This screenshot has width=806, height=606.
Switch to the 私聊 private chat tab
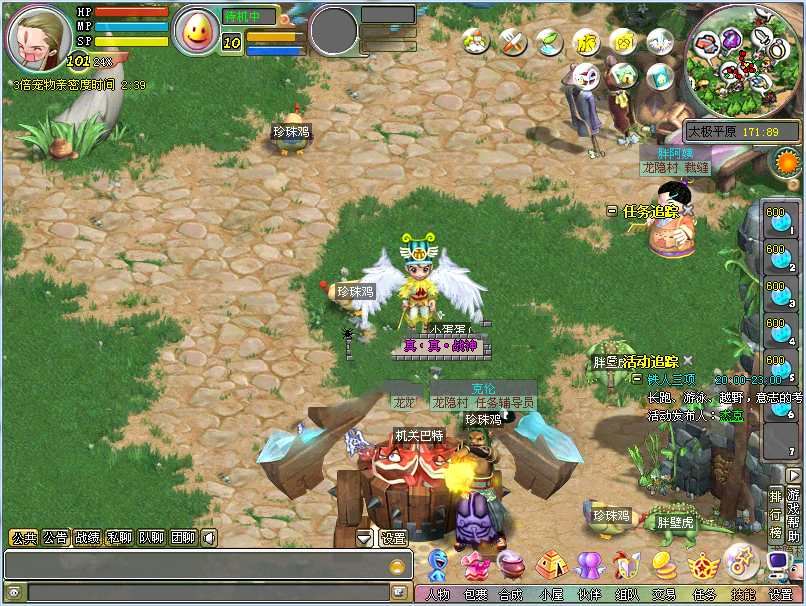coord(119,538)
